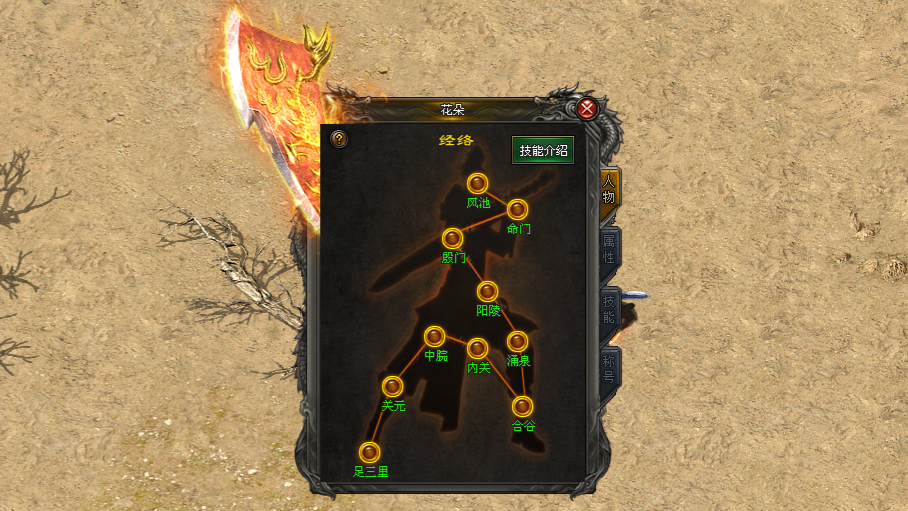
Task: Close the 花朵 character panel
Action: click(588, 109)
